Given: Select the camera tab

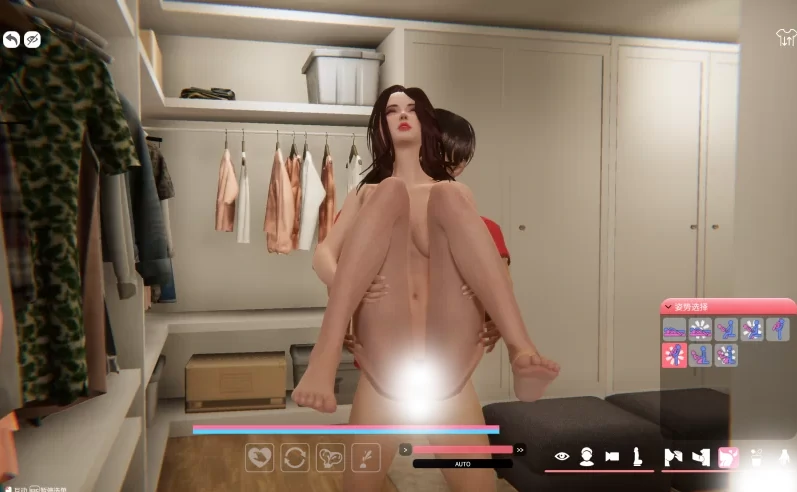Looking at the screenshot, I should 611,457.
